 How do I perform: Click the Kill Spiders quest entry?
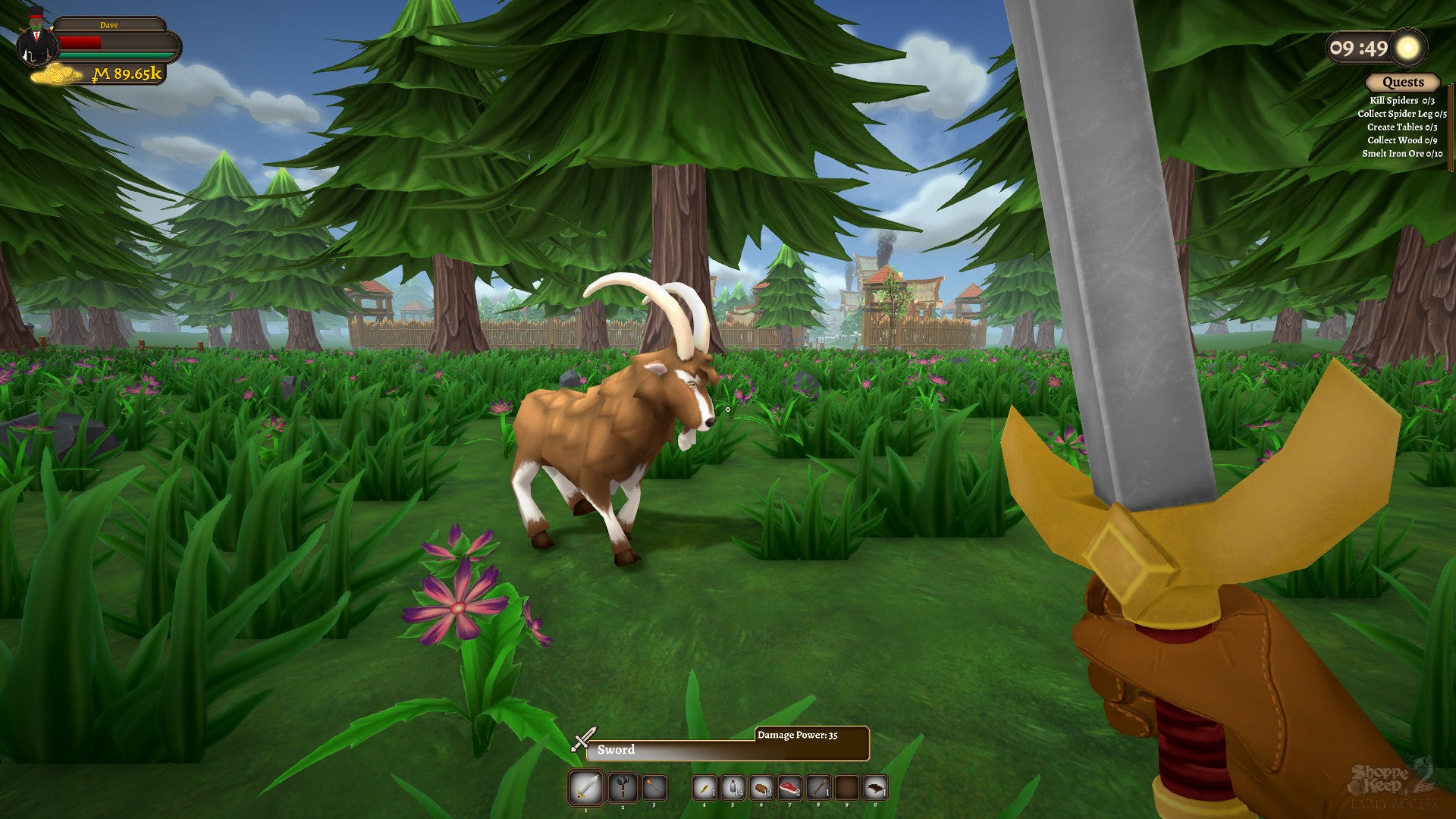pyautogui.click(x=1401, y=100)
